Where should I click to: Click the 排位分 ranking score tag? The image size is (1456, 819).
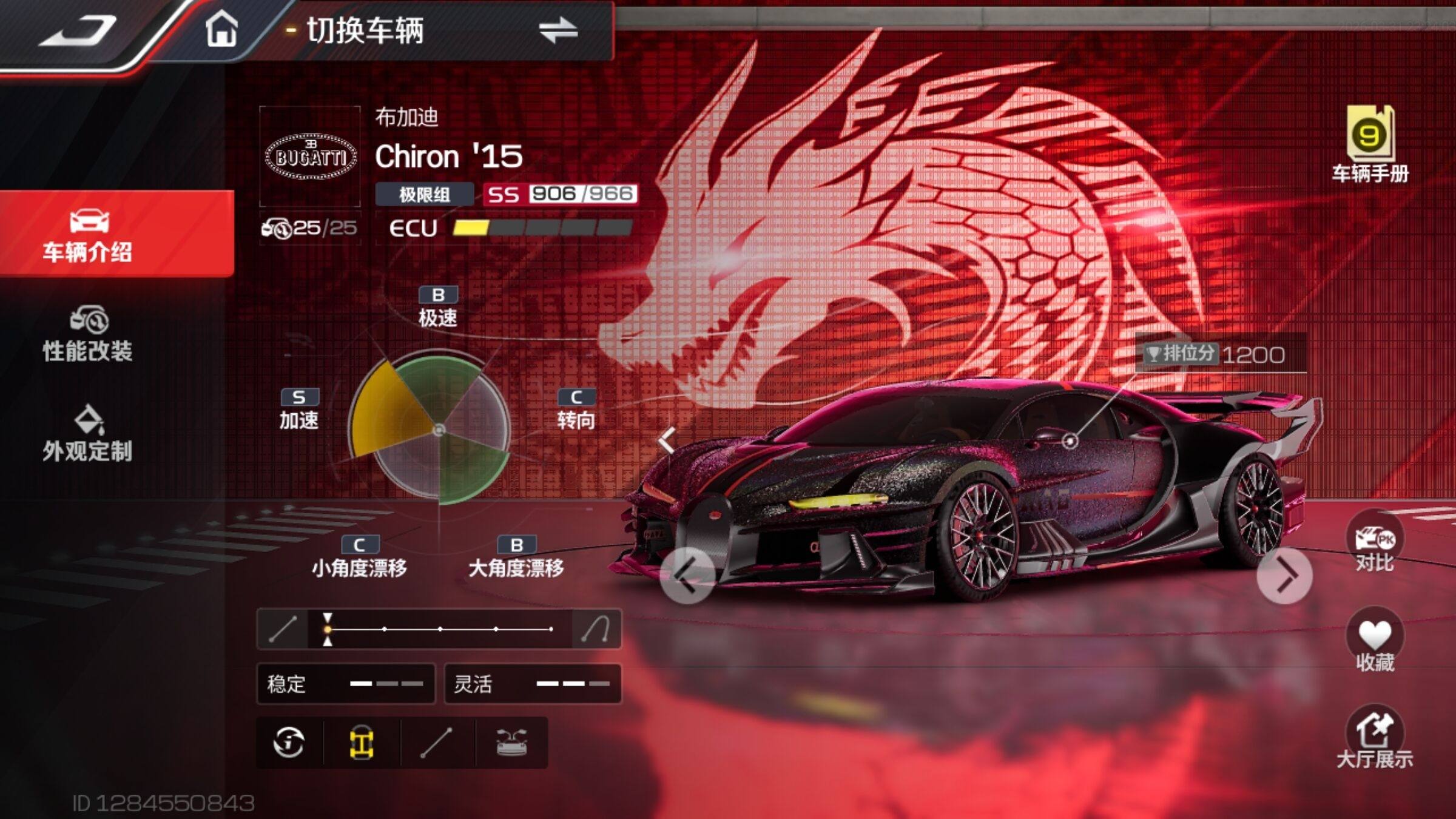1219,354
